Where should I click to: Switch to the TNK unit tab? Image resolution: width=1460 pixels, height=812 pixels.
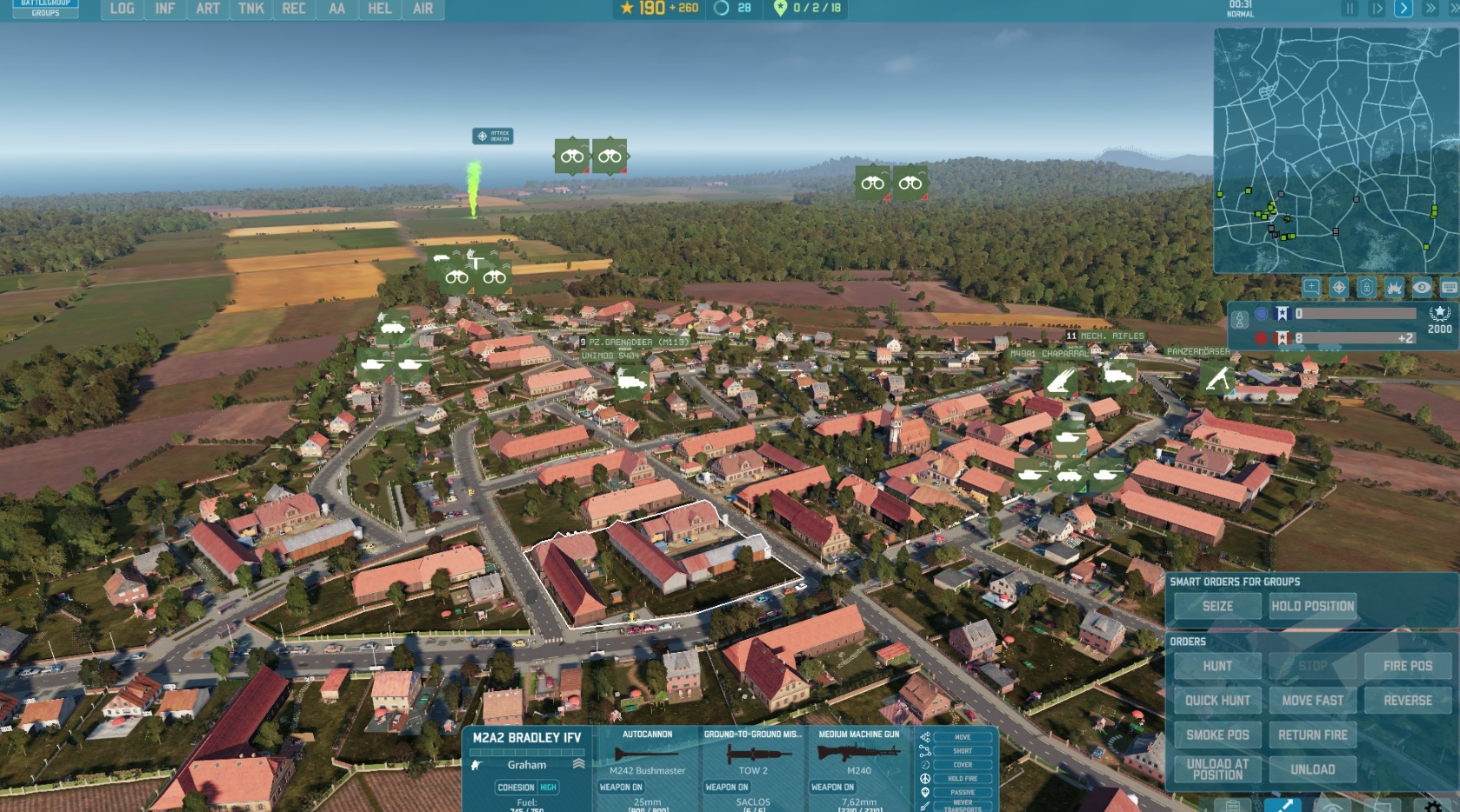tap(251, 10)
